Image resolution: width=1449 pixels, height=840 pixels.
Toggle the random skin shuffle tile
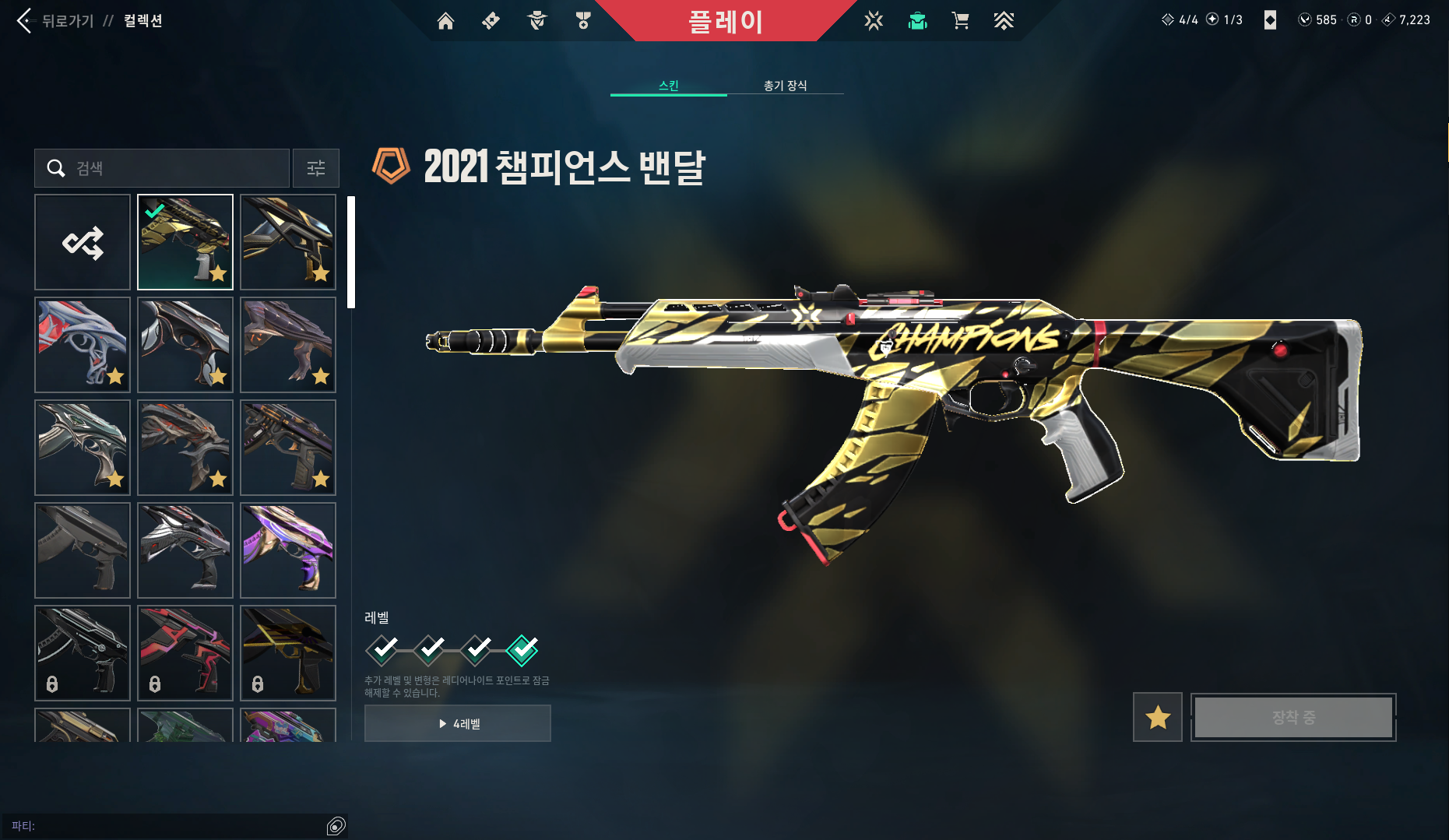83,242
